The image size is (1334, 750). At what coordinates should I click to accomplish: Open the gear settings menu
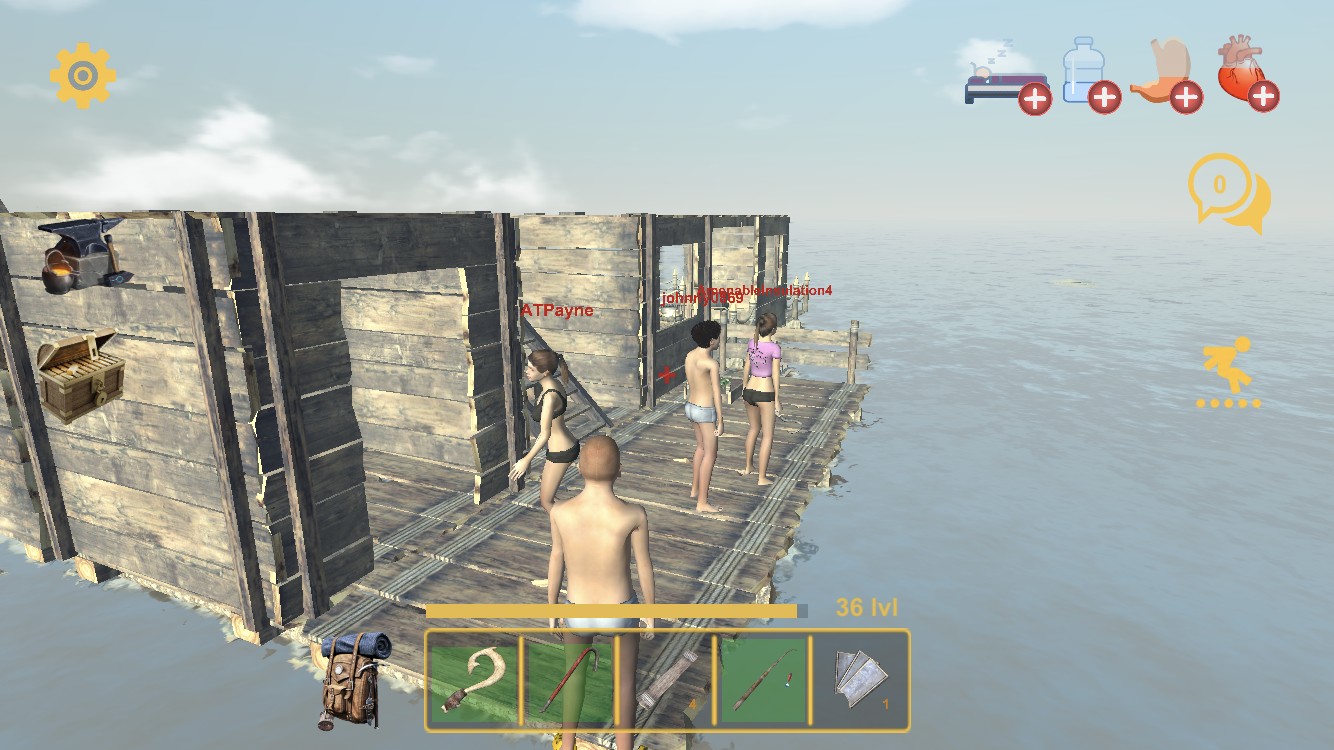[x=83, y=75]
